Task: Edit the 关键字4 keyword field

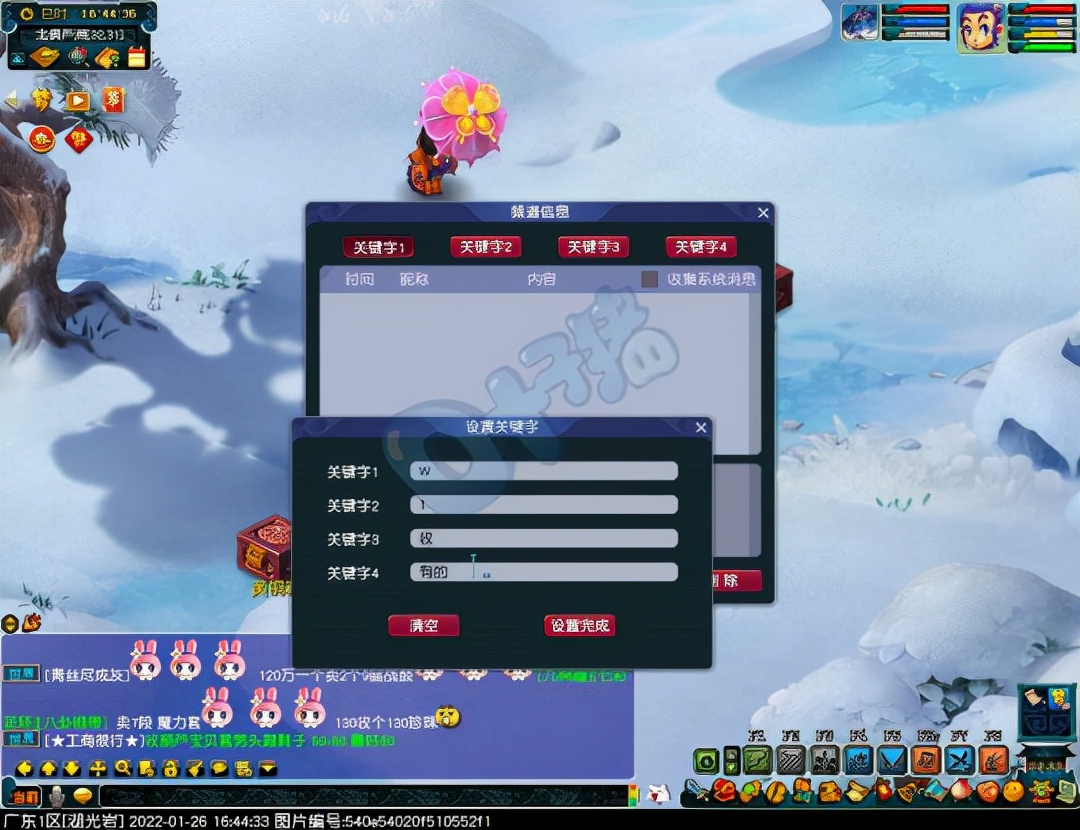Action: 543,572
